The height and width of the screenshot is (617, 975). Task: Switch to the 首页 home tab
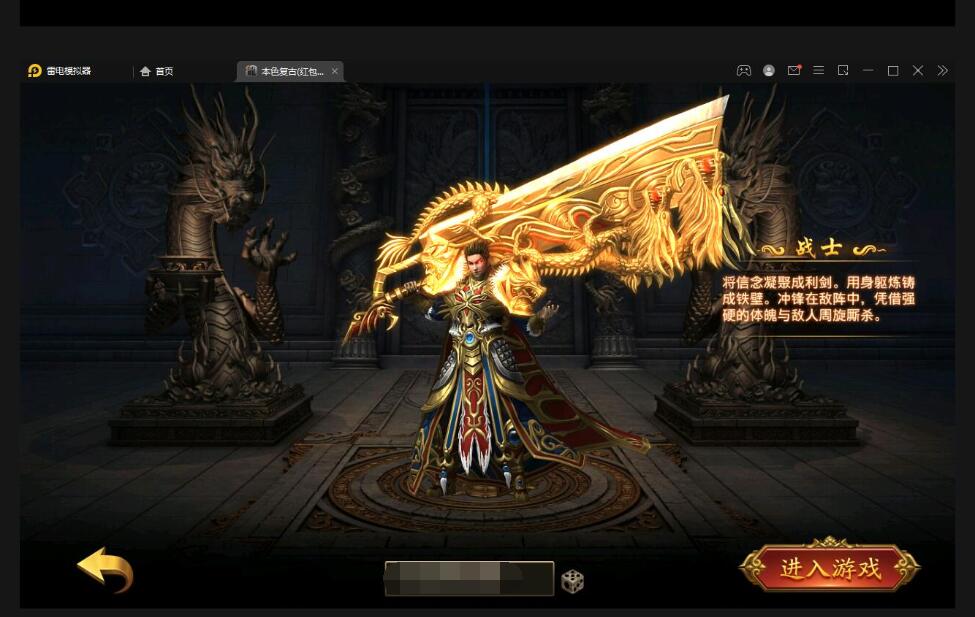[x=157, y=71]
